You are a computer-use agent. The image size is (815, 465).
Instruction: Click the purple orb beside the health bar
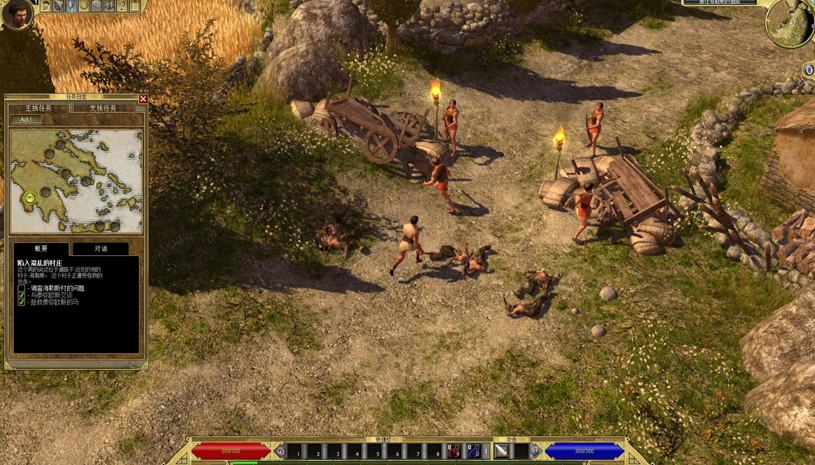280,452
